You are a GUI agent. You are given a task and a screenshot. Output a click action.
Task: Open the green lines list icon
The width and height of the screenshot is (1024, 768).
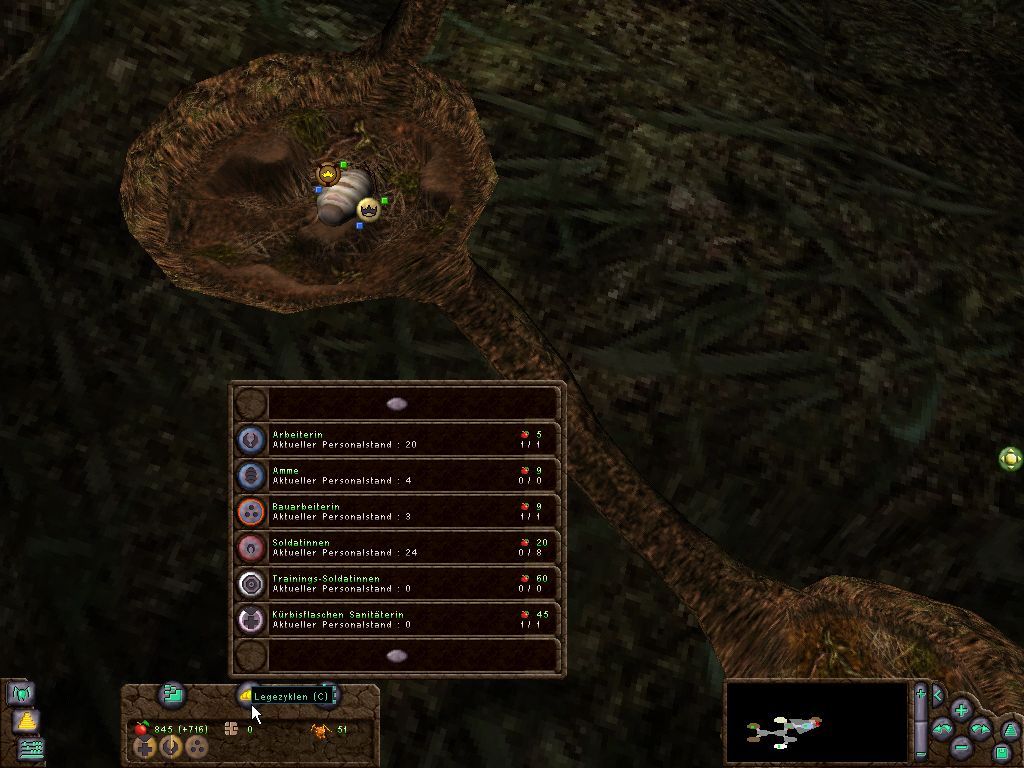point(31,747)
